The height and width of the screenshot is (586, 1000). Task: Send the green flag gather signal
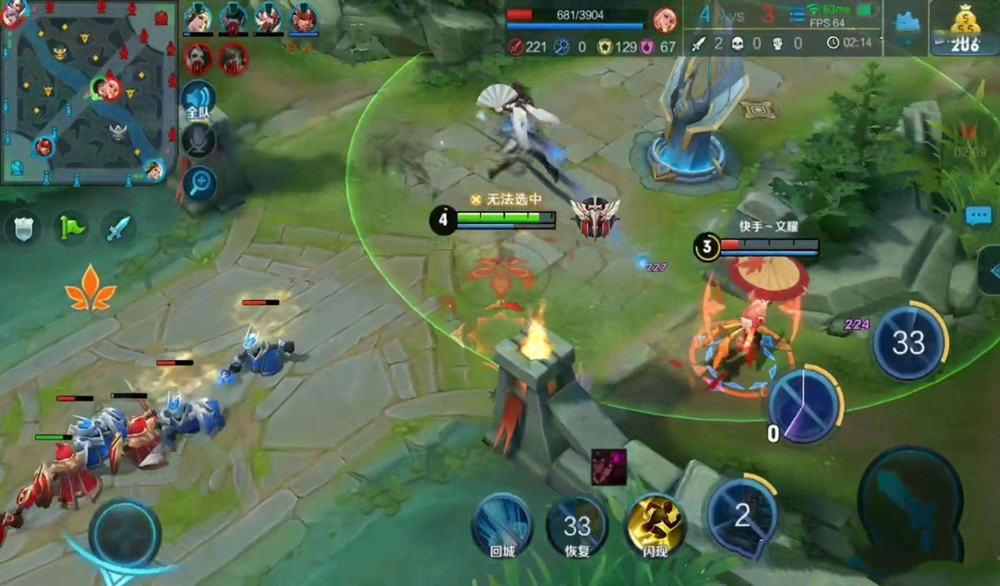coord(71,228)
